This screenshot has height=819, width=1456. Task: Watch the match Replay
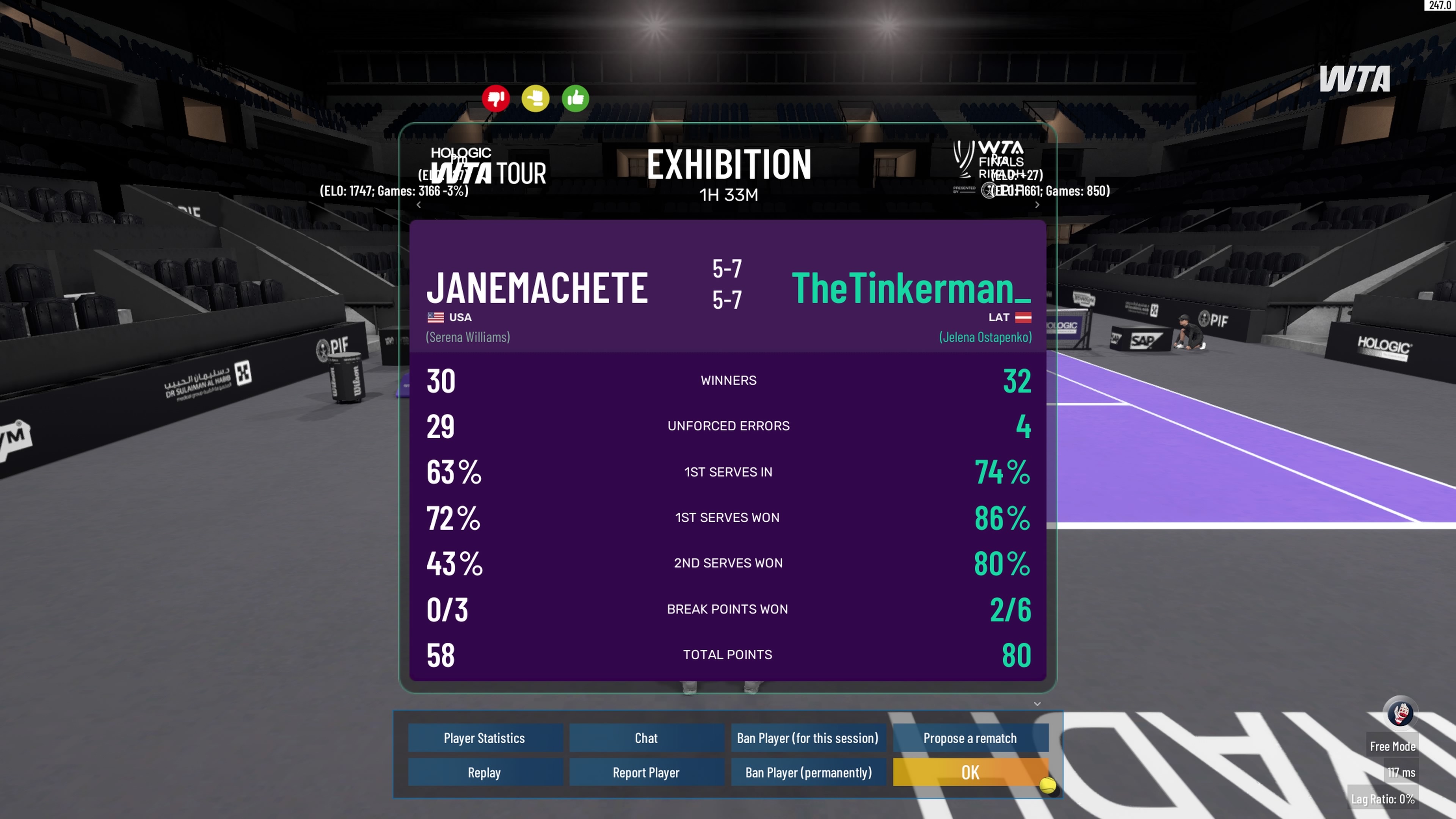485,773
